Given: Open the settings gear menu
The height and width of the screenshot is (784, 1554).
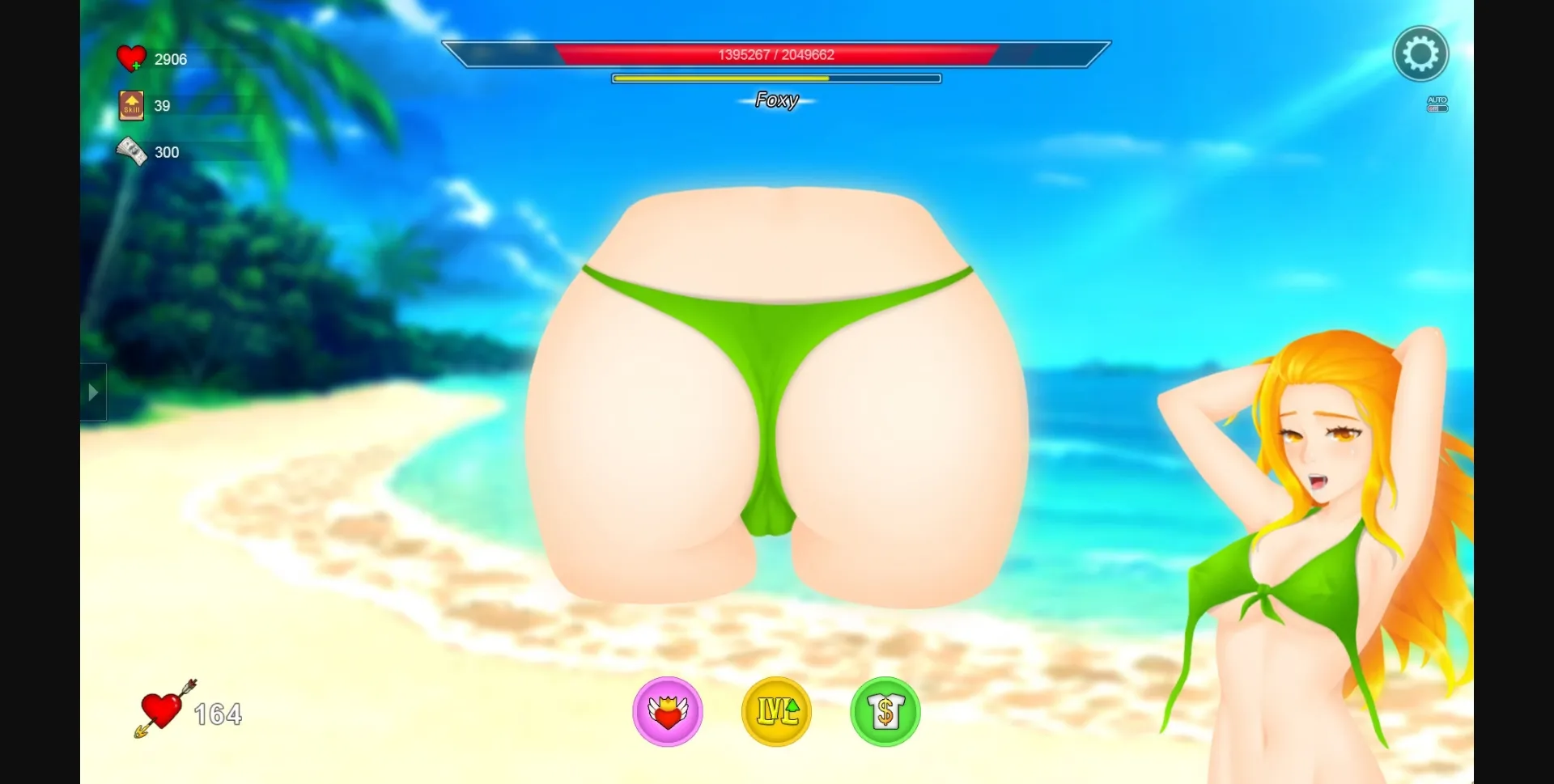Looking at the screenshot, I should pos(1422,53).
